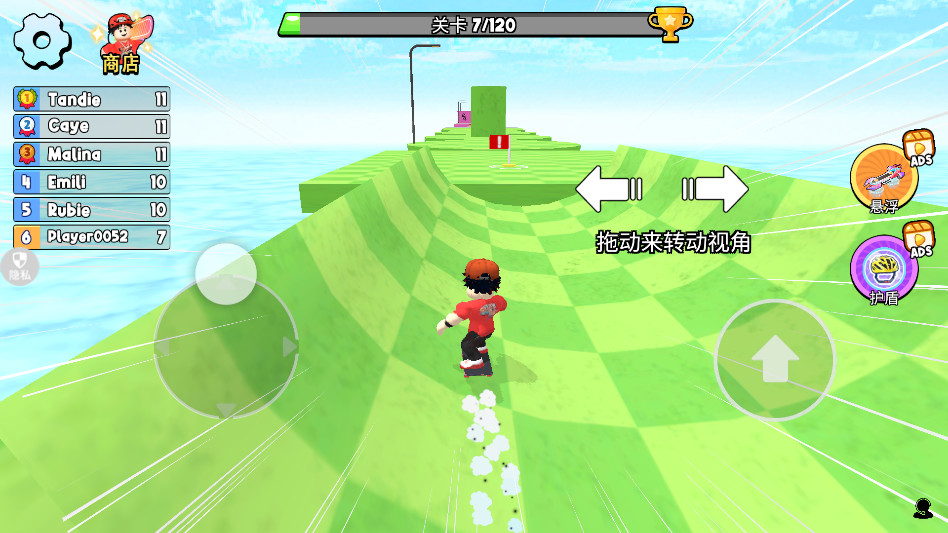Screen dimensions: 948x533
Task: Select Emili's leaderboard row
Action: tap(92, 182)
